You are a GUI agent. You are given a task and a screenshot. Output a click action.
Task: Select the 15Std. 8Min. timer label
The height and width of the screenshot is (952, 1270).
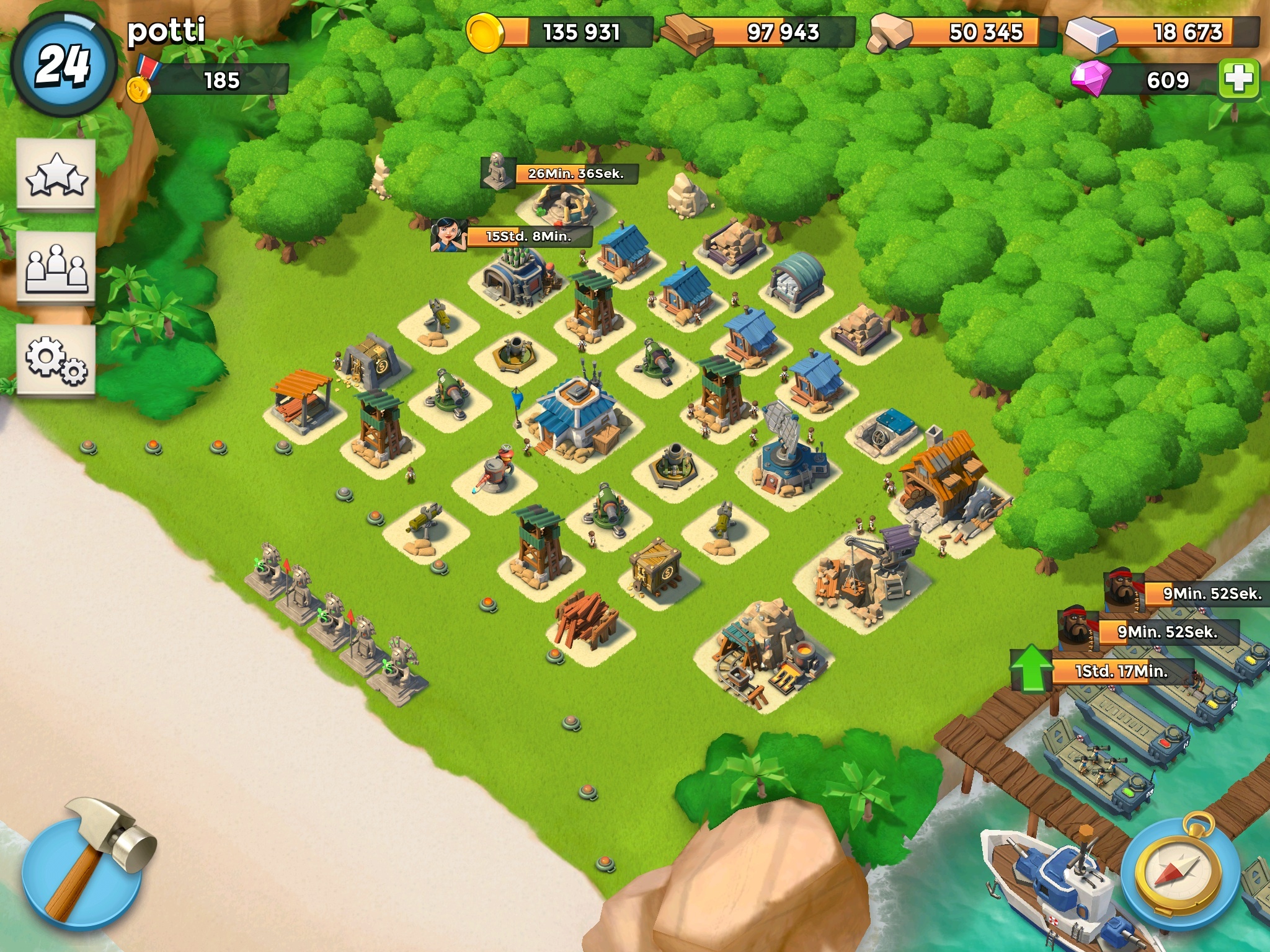528,236
